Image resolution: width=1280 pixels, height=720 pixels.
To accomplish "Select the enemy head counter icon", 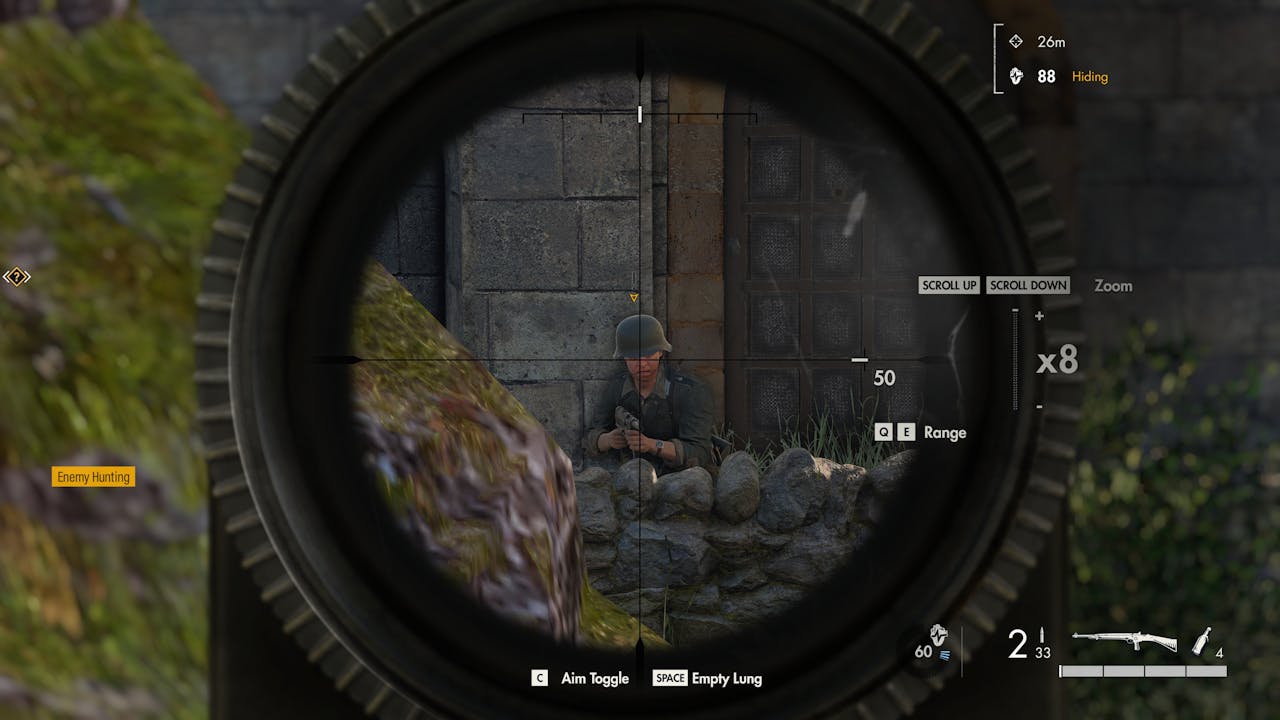I will 1015,76.
